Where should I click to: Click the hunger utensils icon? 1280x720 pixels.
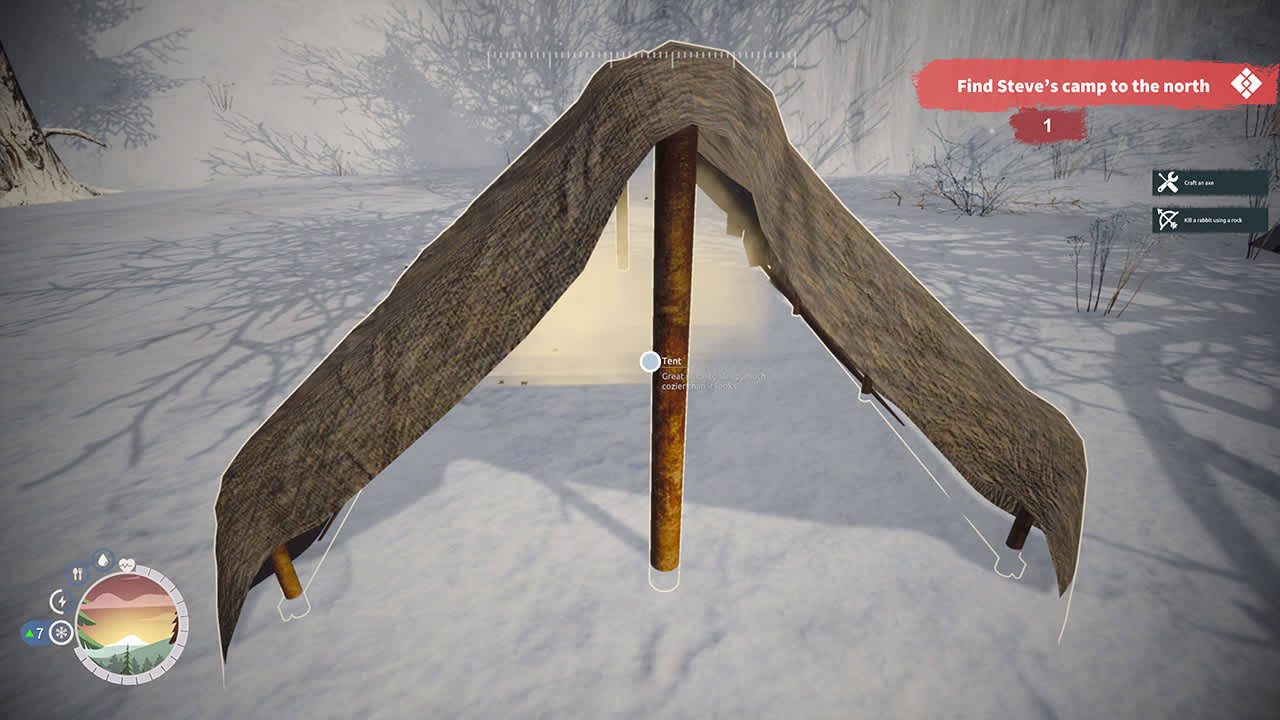click(77, 575)
